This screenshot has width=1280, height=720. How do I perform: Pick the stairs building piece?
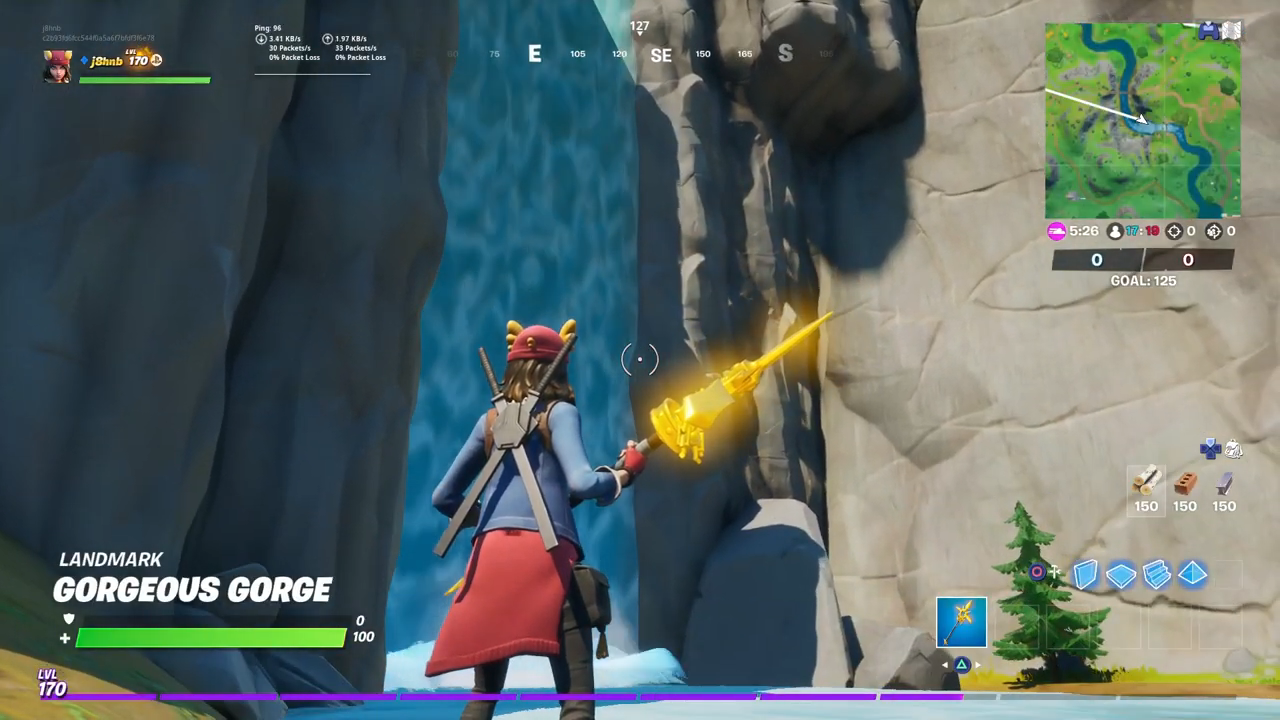tap(1157, 574)
